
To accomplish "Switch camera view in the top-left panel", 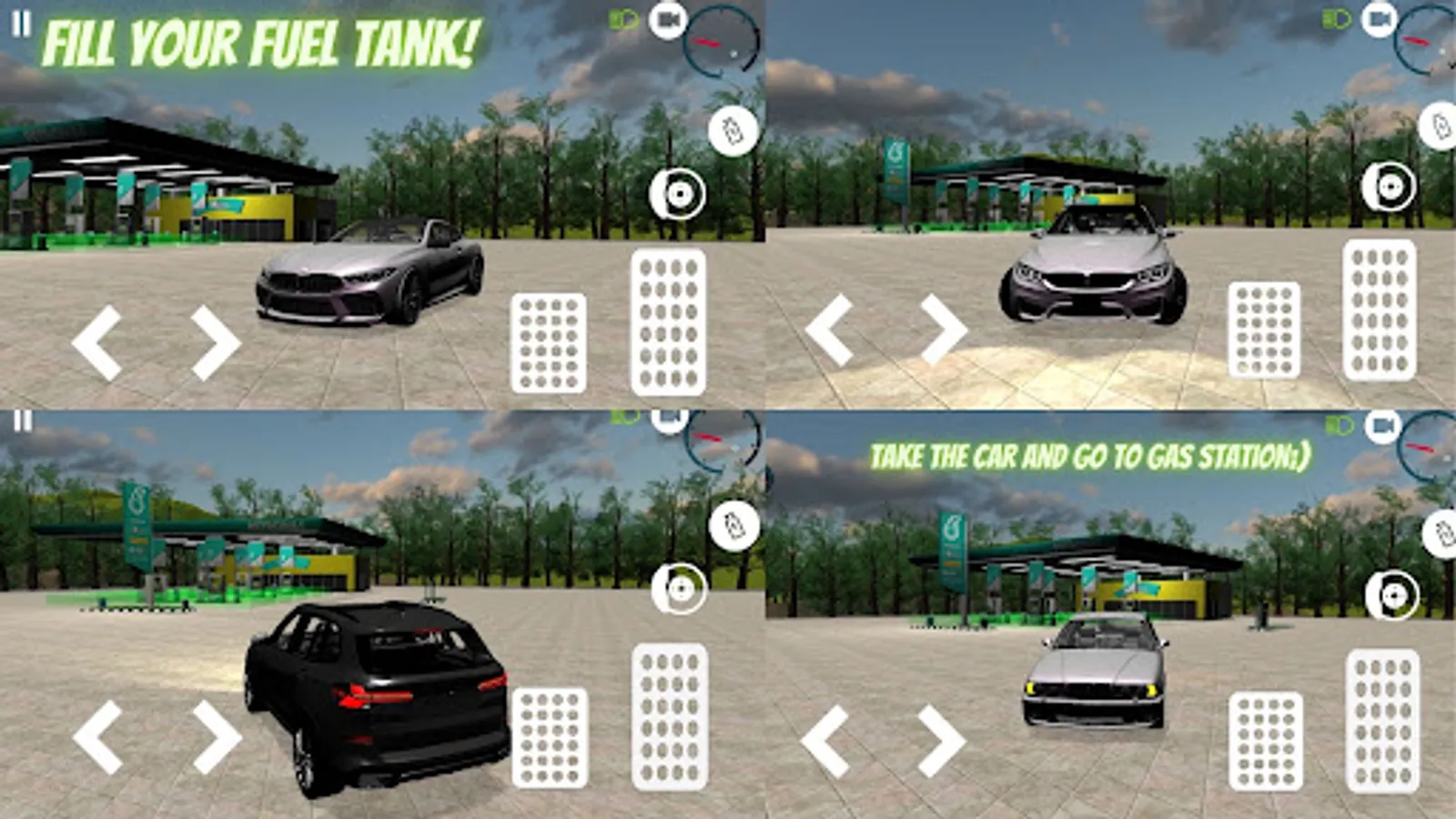I will (x=669, y=20).
